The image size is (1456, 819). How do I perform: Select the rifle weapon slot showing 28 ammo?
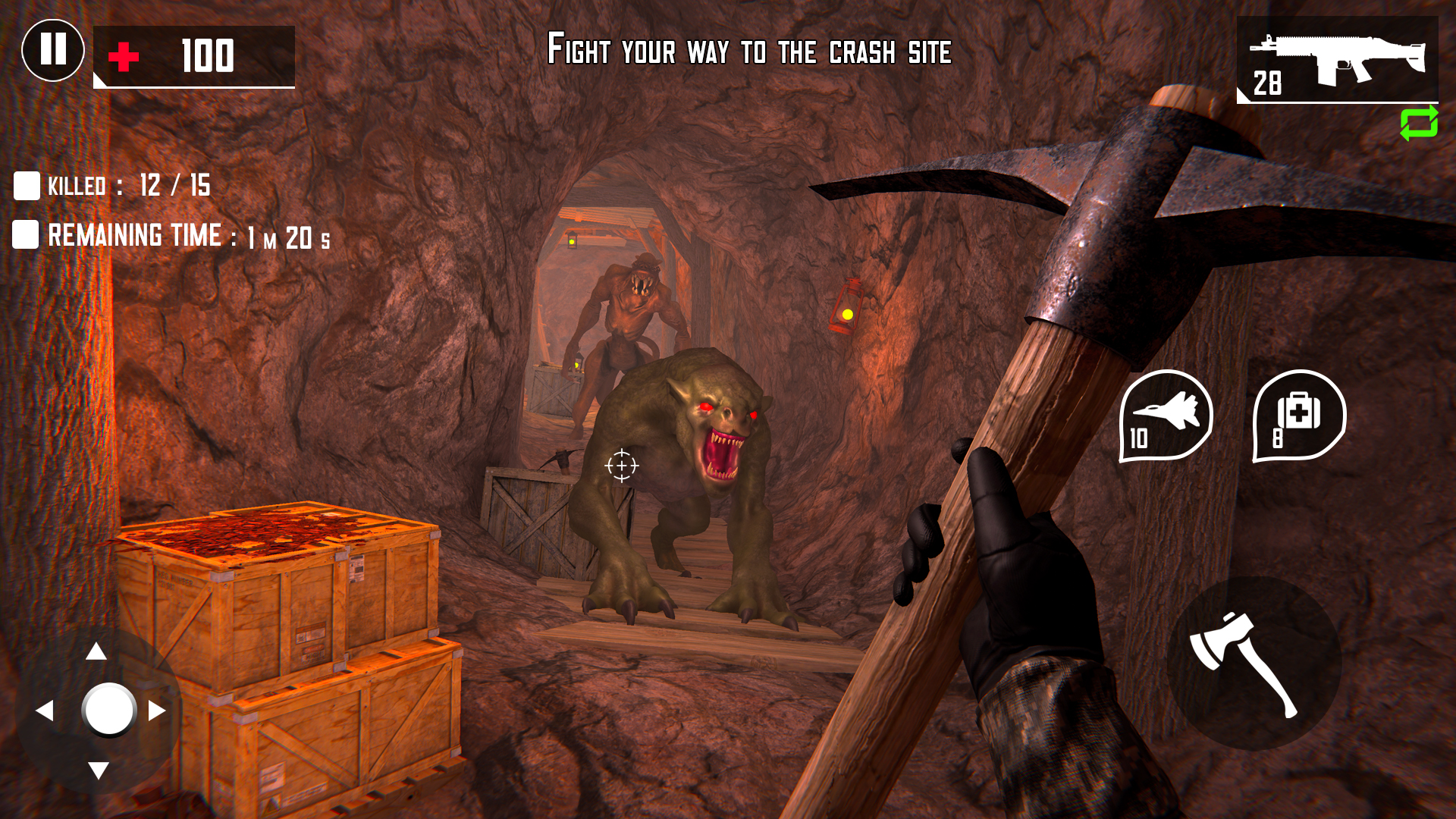tap(1338, 61)
